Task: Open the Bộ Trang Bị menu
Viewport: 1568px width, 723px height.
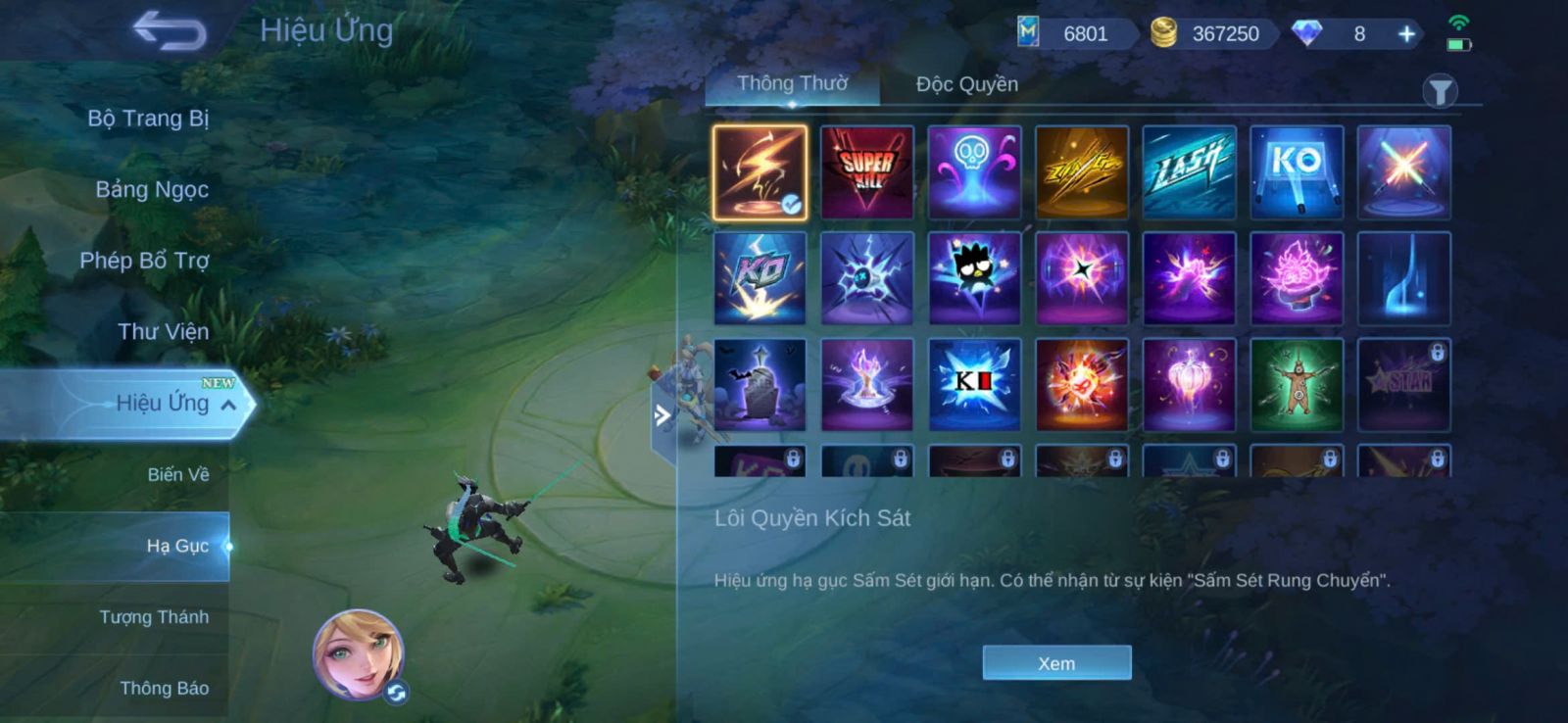Action: tap(148, 119)
